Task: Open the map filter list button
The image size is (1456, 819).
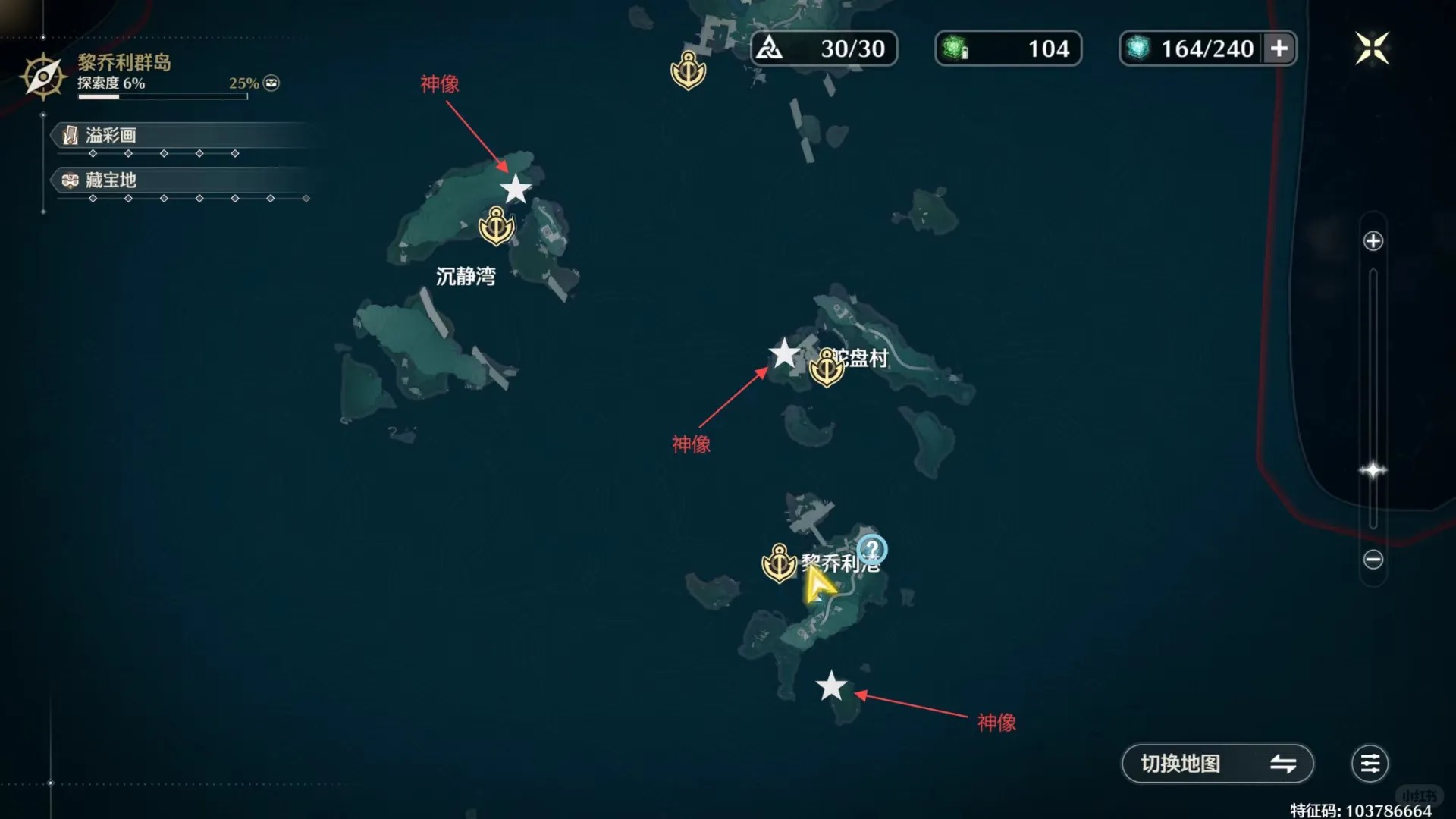Action: coord(1370,764)
